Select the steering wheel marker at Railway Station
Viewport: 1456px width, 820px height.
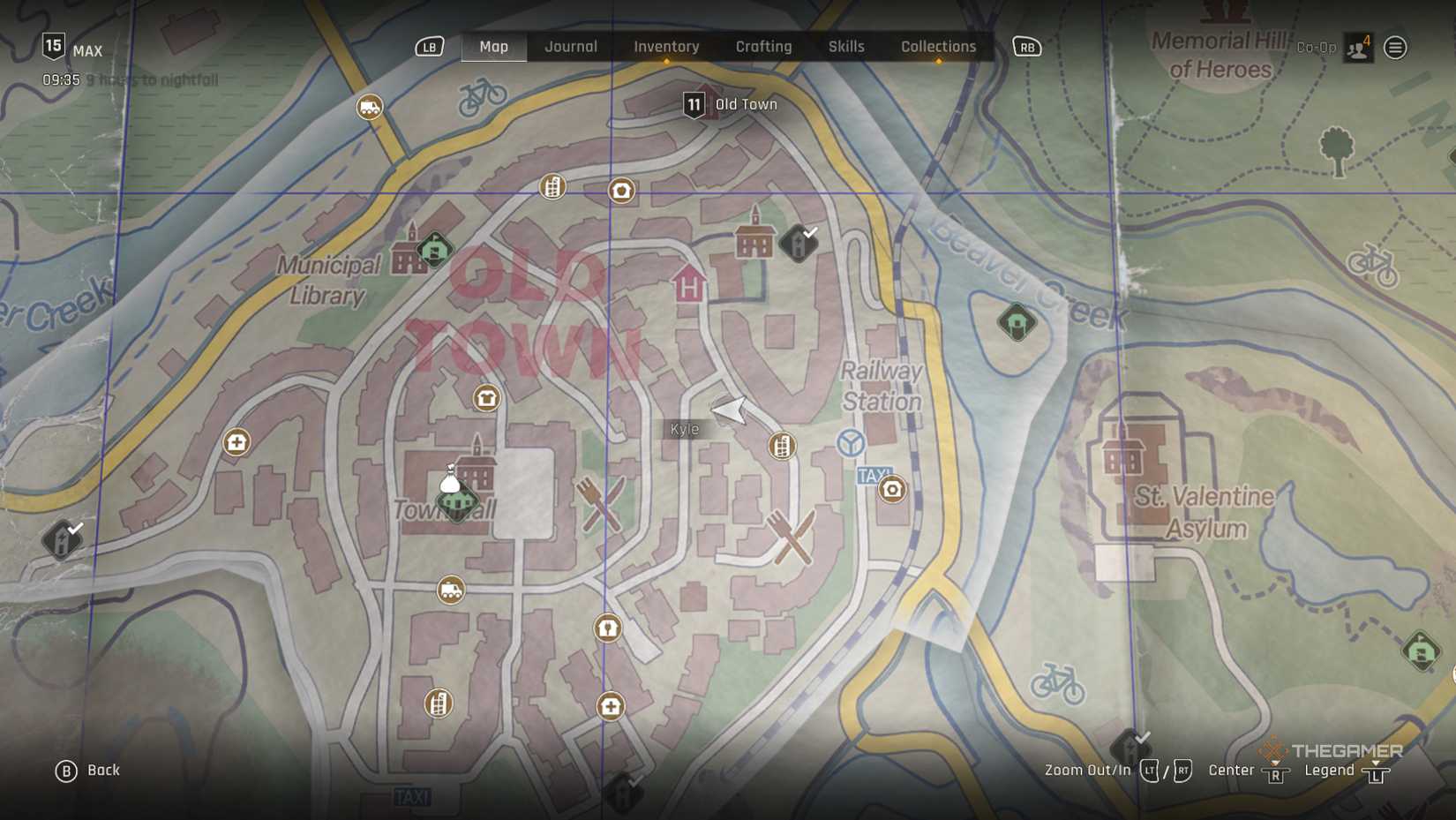[851, 442]
